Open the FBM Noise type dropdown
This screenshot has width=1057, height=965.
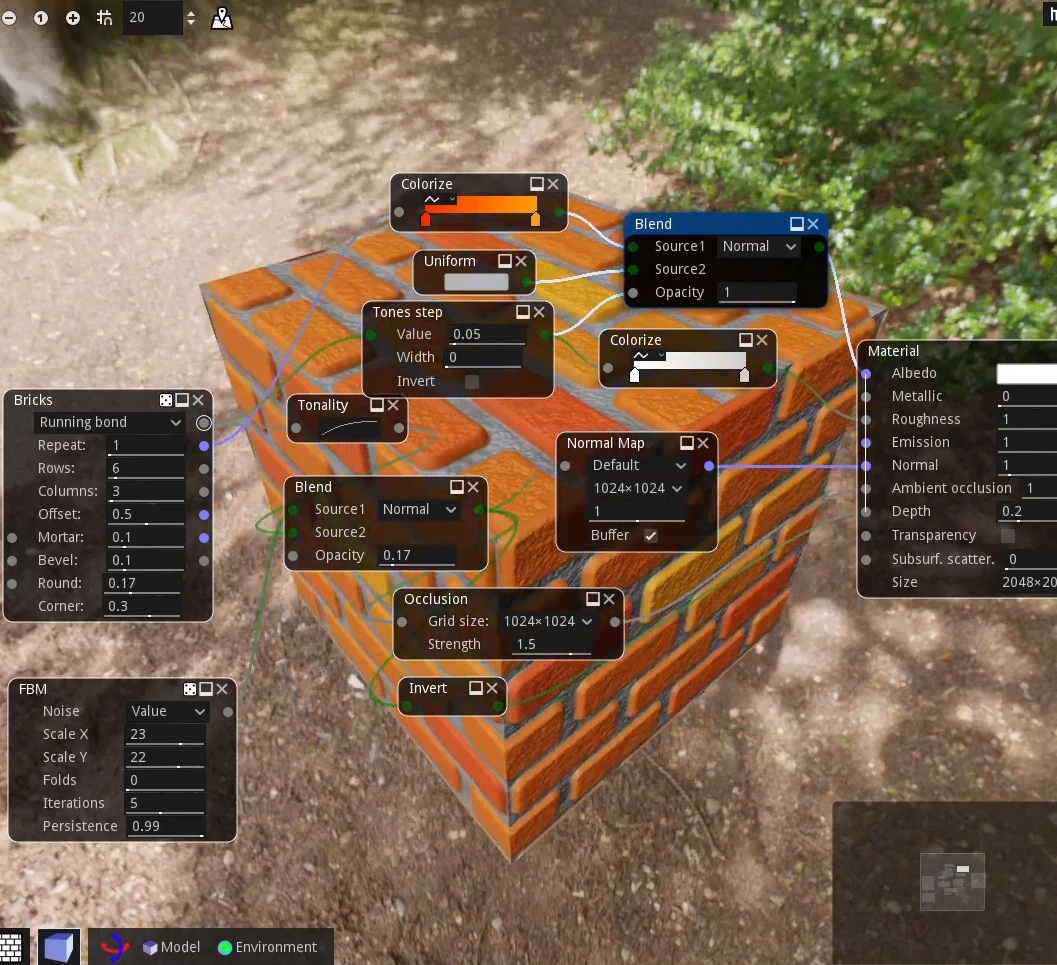[167, 711]
